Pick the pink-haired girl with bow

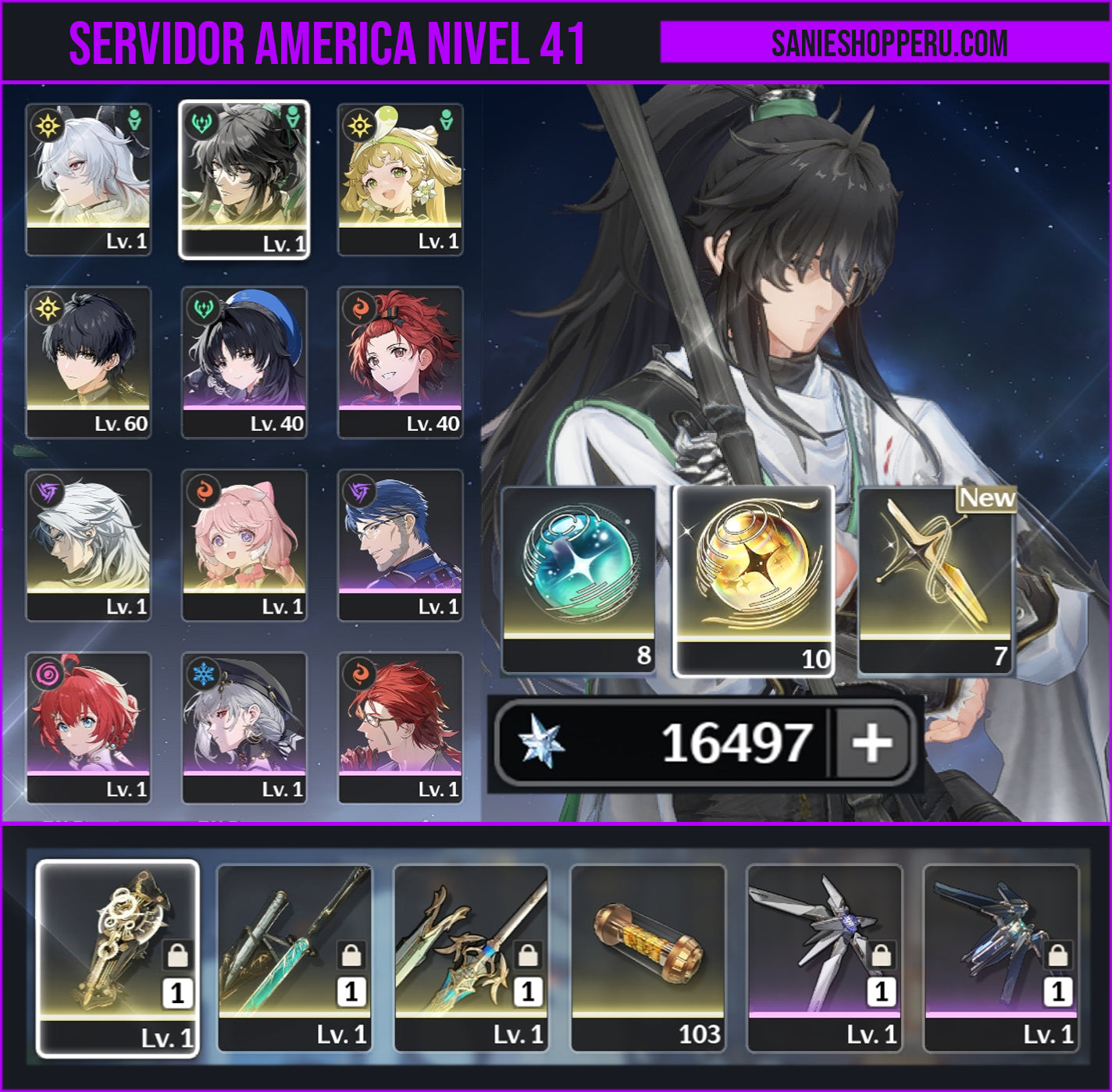244,544
